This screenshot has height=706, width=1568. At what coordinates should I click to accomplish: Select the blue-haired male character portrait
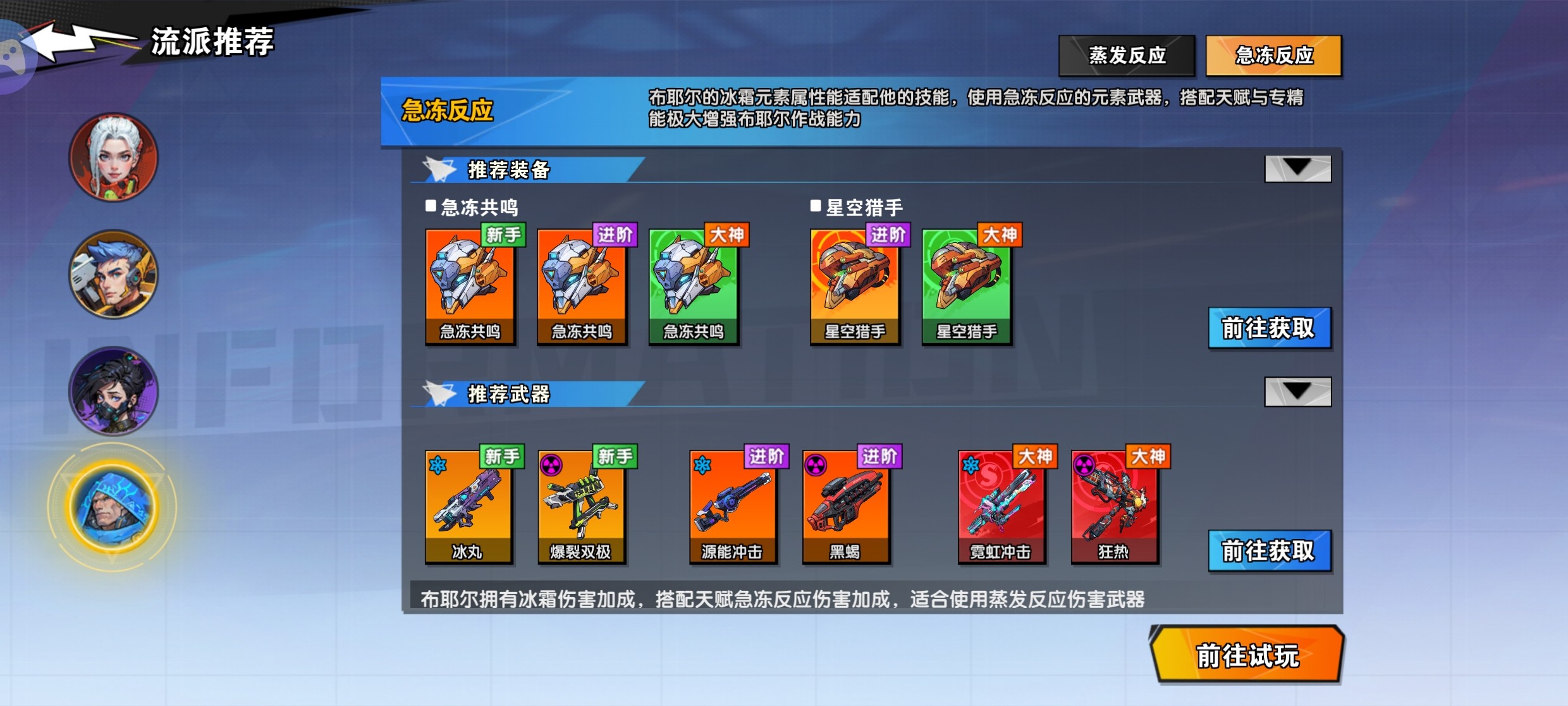(114, 274)
